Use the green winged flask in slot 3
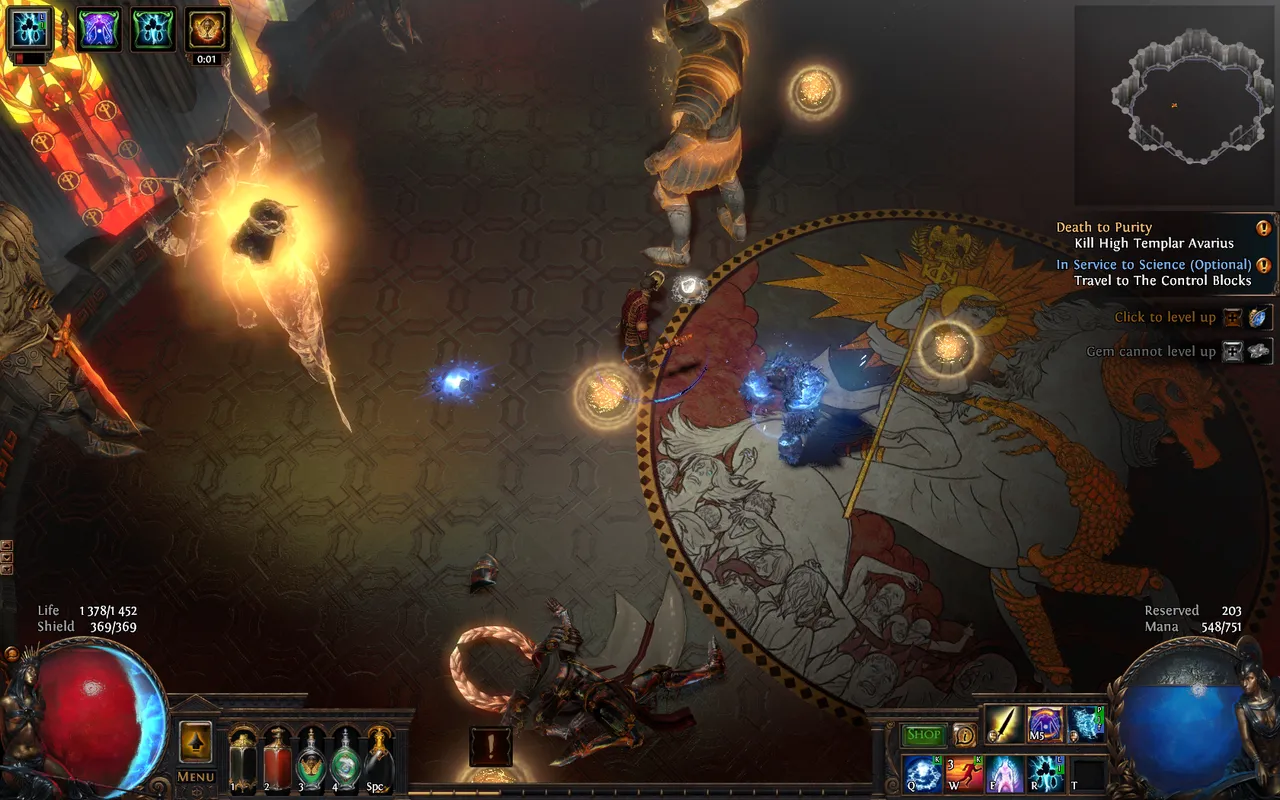The width and height of the screenshot is (1280, 800). (311, 759)
